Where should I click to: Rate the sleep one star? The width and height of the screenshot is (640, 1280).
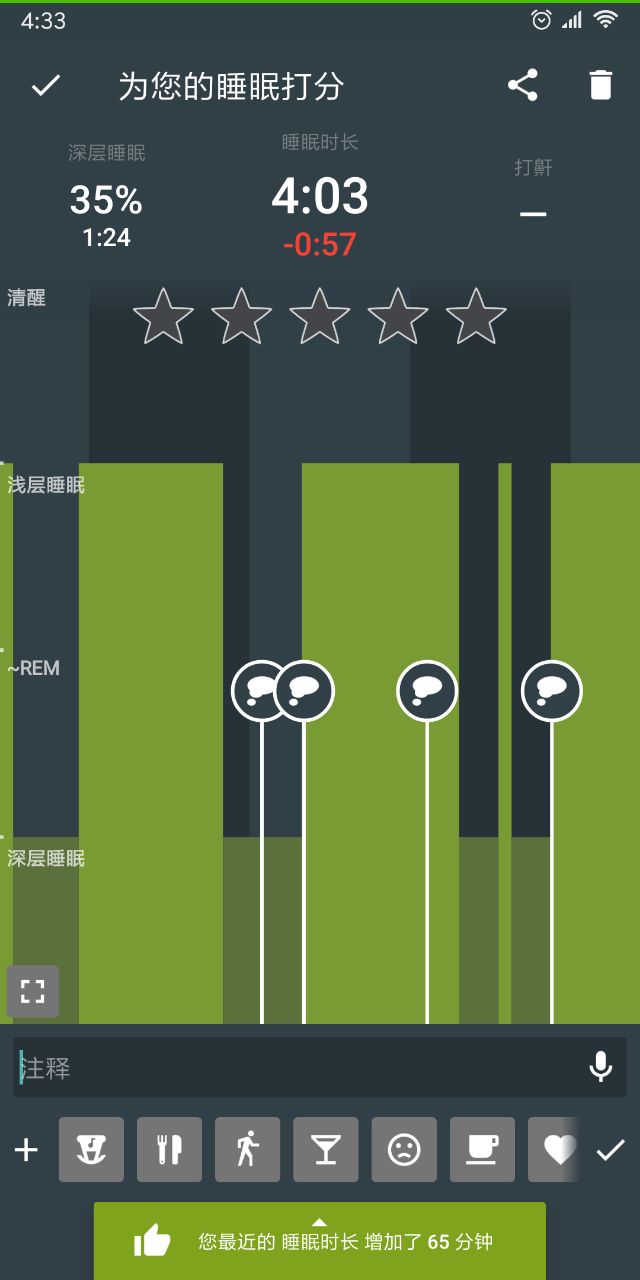(x=163, y=316)
